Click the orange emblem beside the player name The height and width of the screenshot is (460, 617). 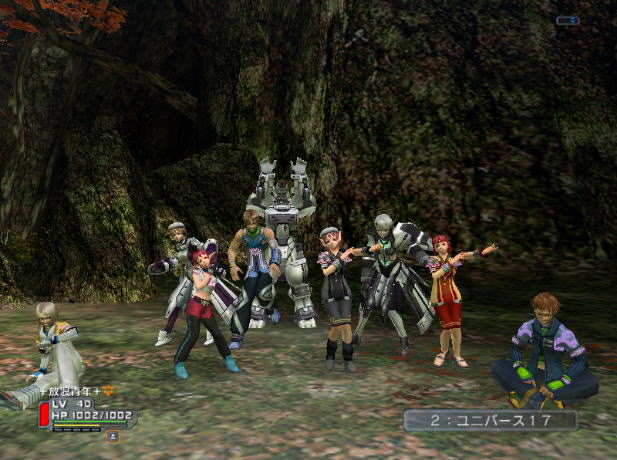(110, 391)
